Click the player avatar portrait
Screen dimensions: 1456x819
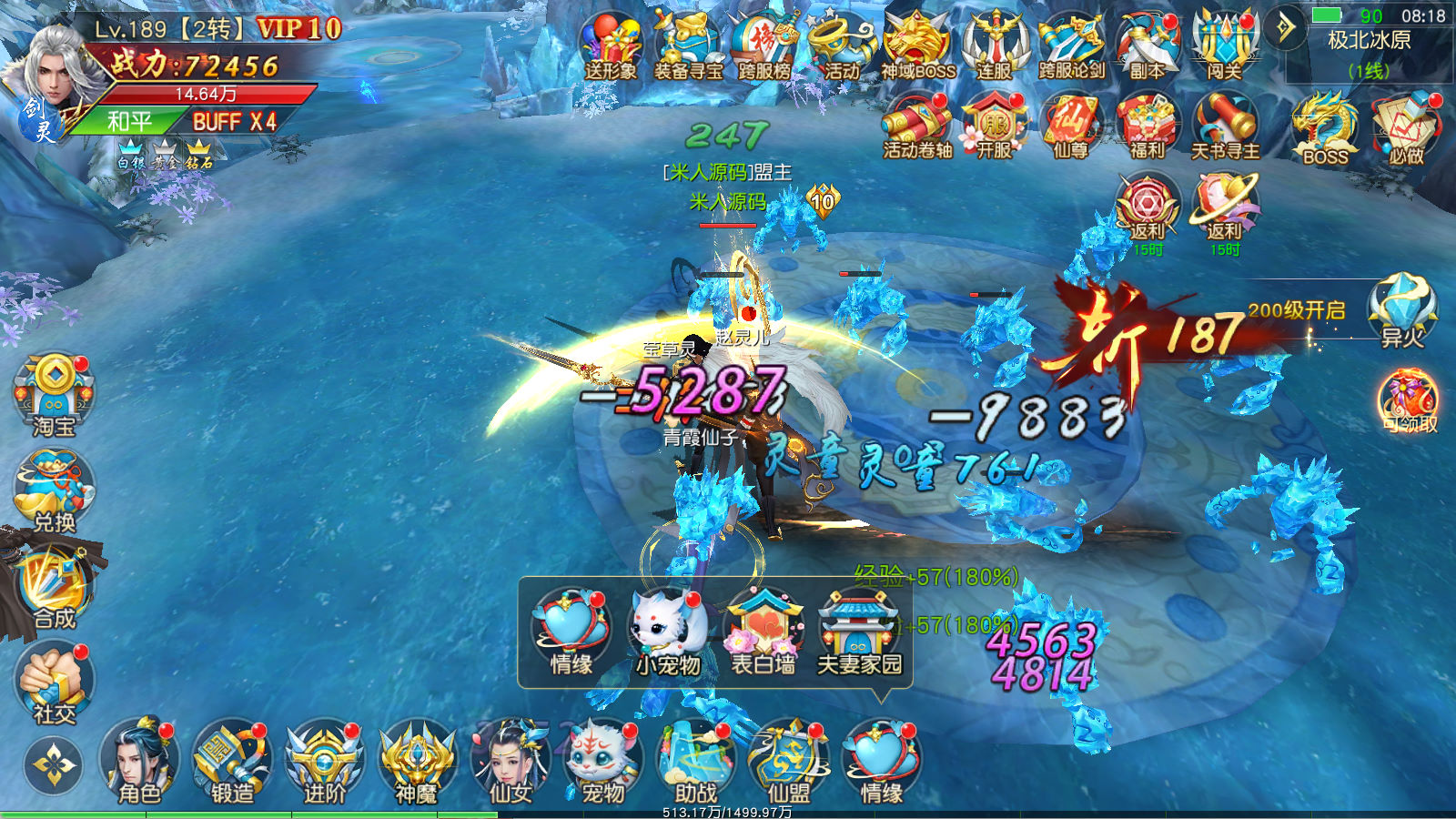point(56,77)
